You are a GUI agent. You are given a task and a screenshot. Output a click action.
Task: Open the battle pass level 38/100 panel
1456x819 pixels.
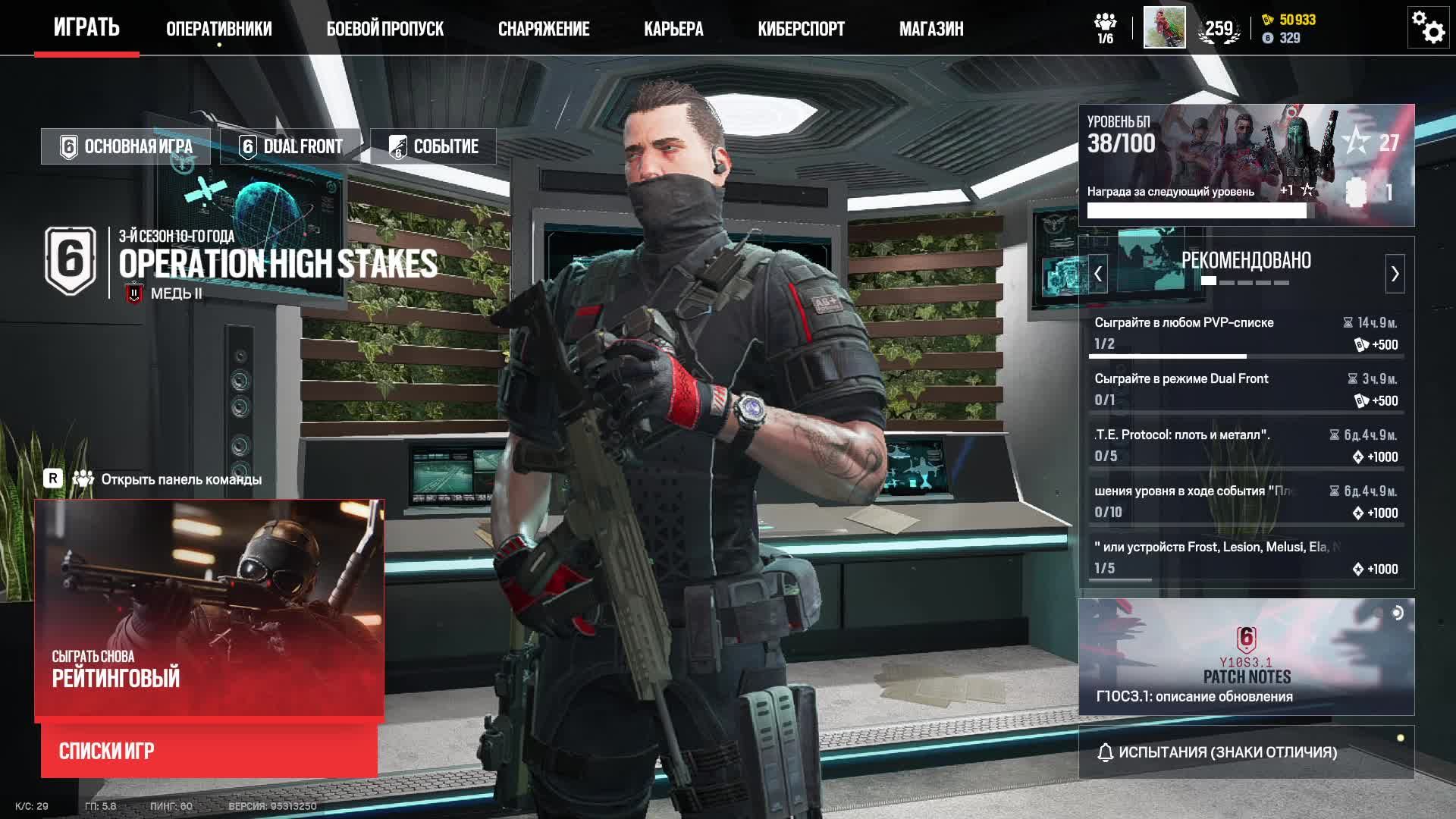(1246, 165)
